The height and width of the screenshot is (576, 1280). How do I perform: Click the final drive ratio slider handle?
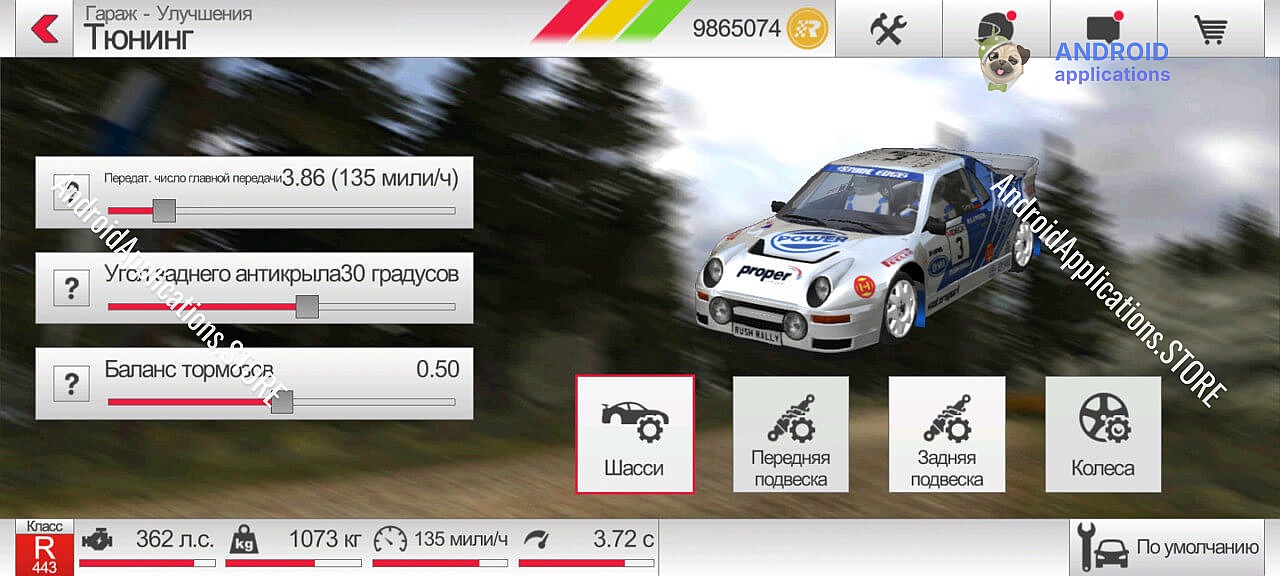(164, 211)
